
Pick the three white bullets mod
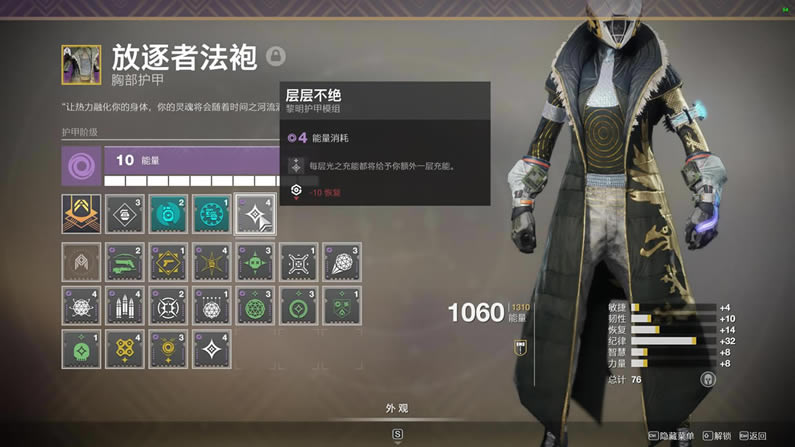point(124,305)
